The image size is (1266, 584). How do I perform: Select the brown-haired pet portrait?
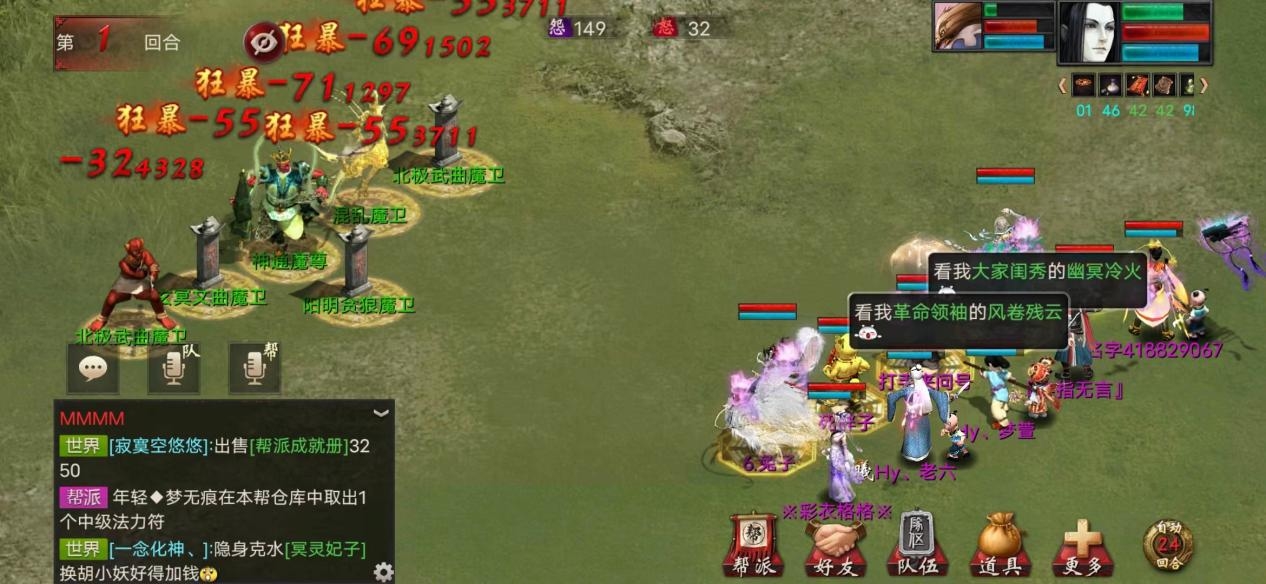[x=957, y=26]
